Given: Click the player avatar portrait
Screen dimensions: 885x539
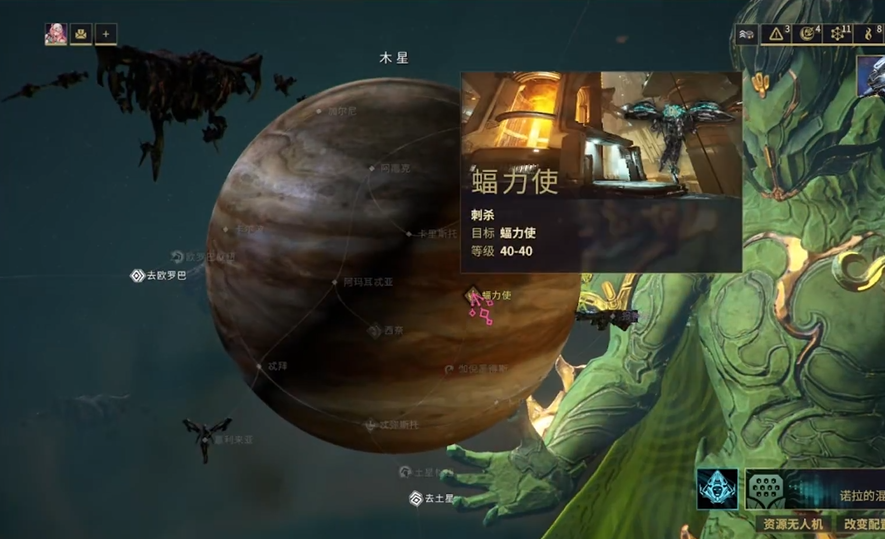Looking at the screenshot, I should click(x=56, y=34).
